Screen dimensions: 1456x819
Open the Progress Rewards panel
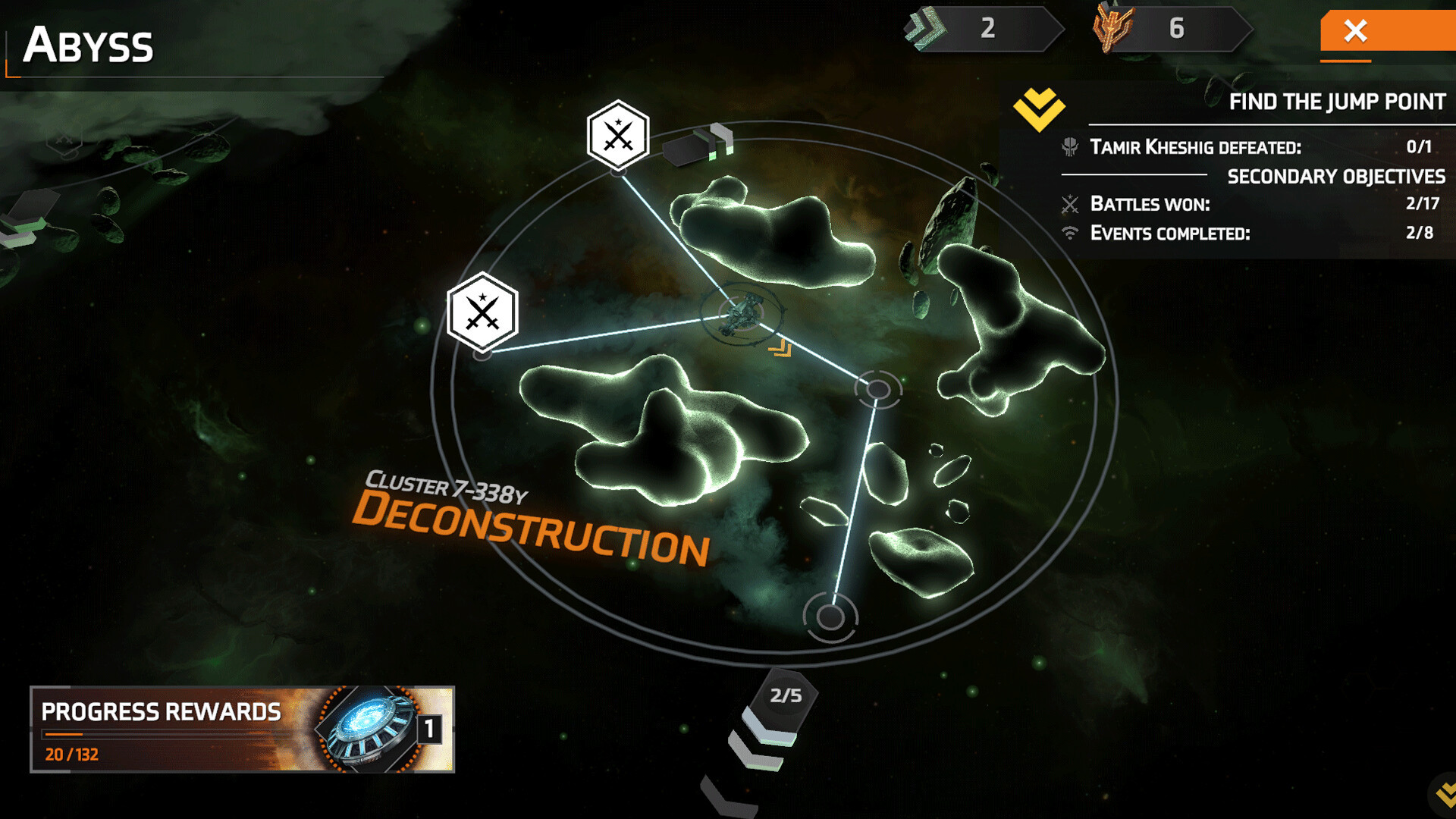[x=242, y=729]
